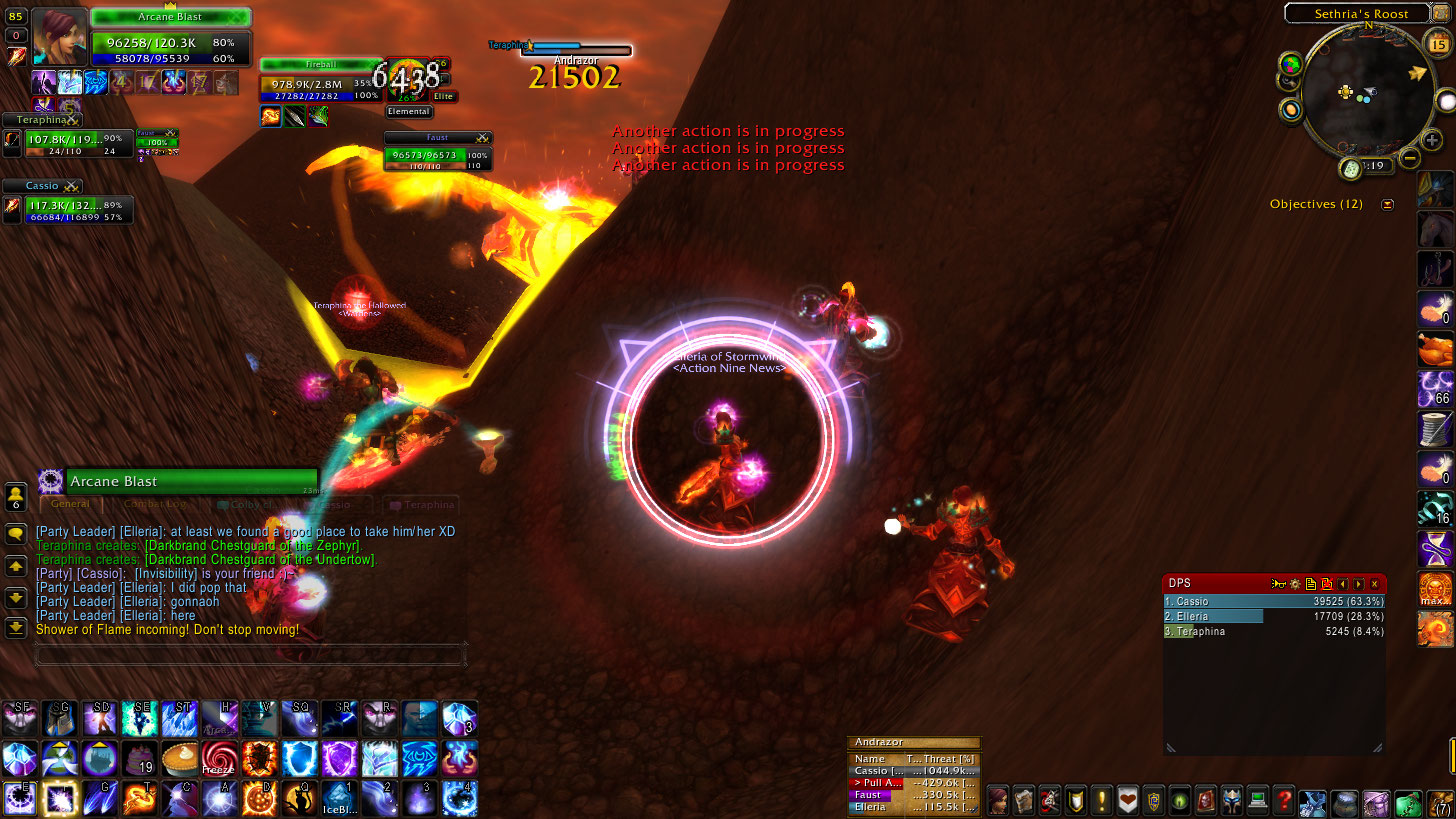
Task: Click the player portrait frame
Action: coord(59,37)
